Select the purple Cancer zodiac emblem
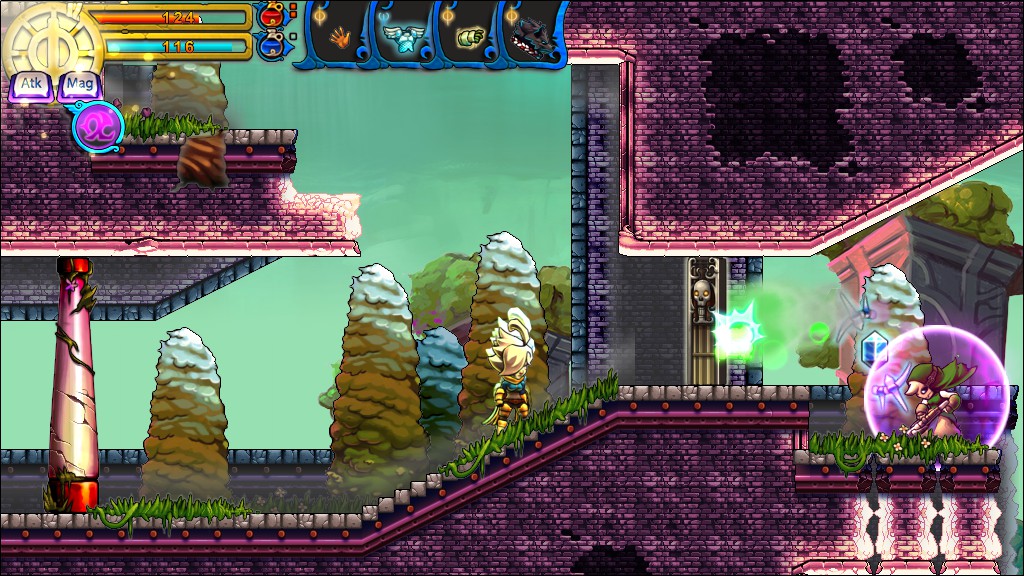Viewport: 1024px width, 576px height. coord(98,128)
